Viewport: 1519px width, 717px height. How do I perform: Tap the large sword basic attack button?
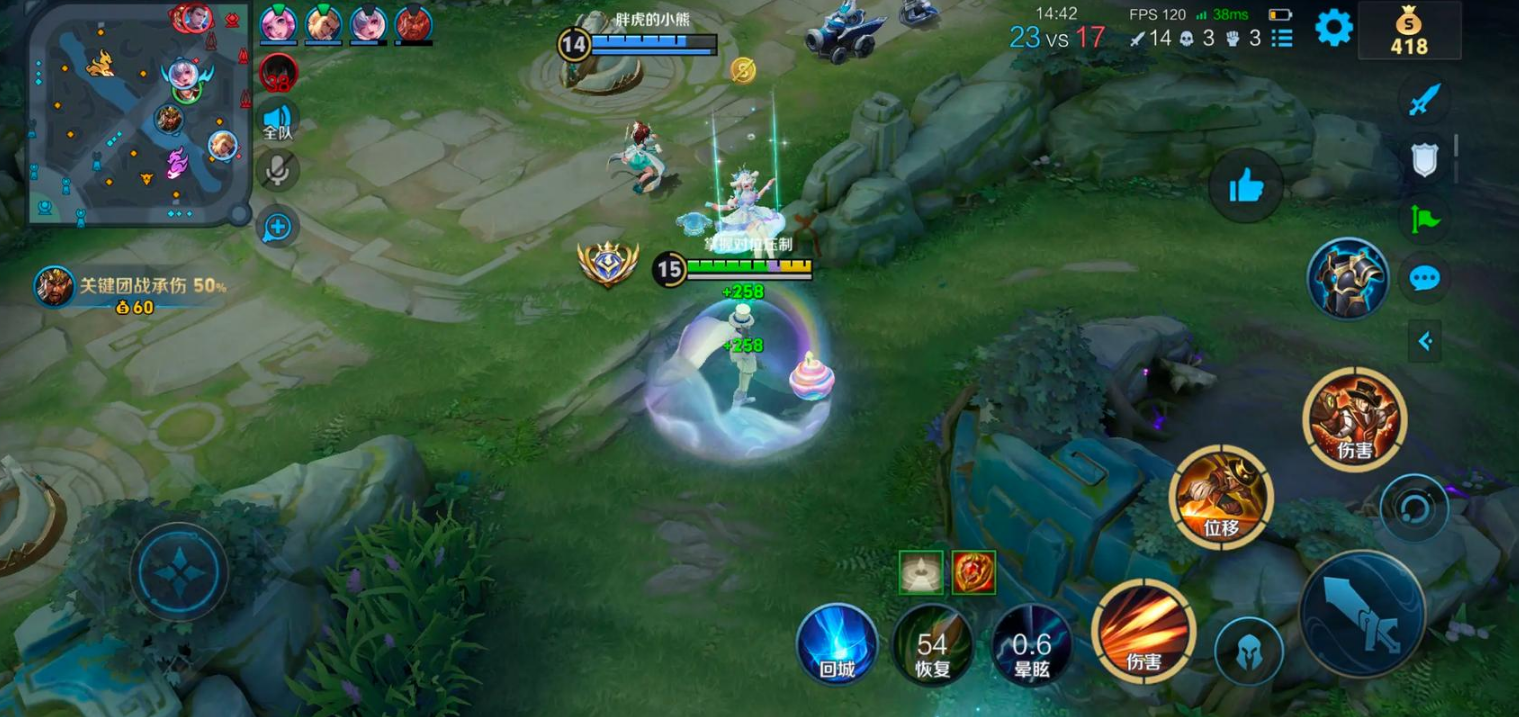1361,614
